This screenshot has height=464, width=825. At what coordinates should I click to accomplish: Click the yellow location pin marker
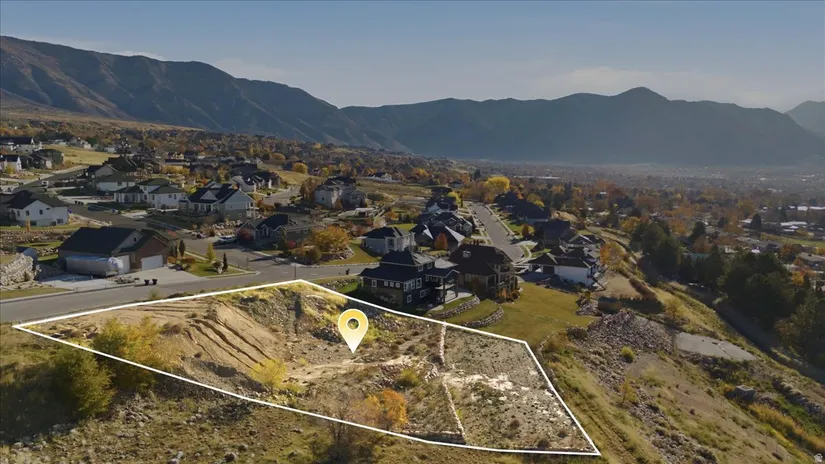[352, 327]
